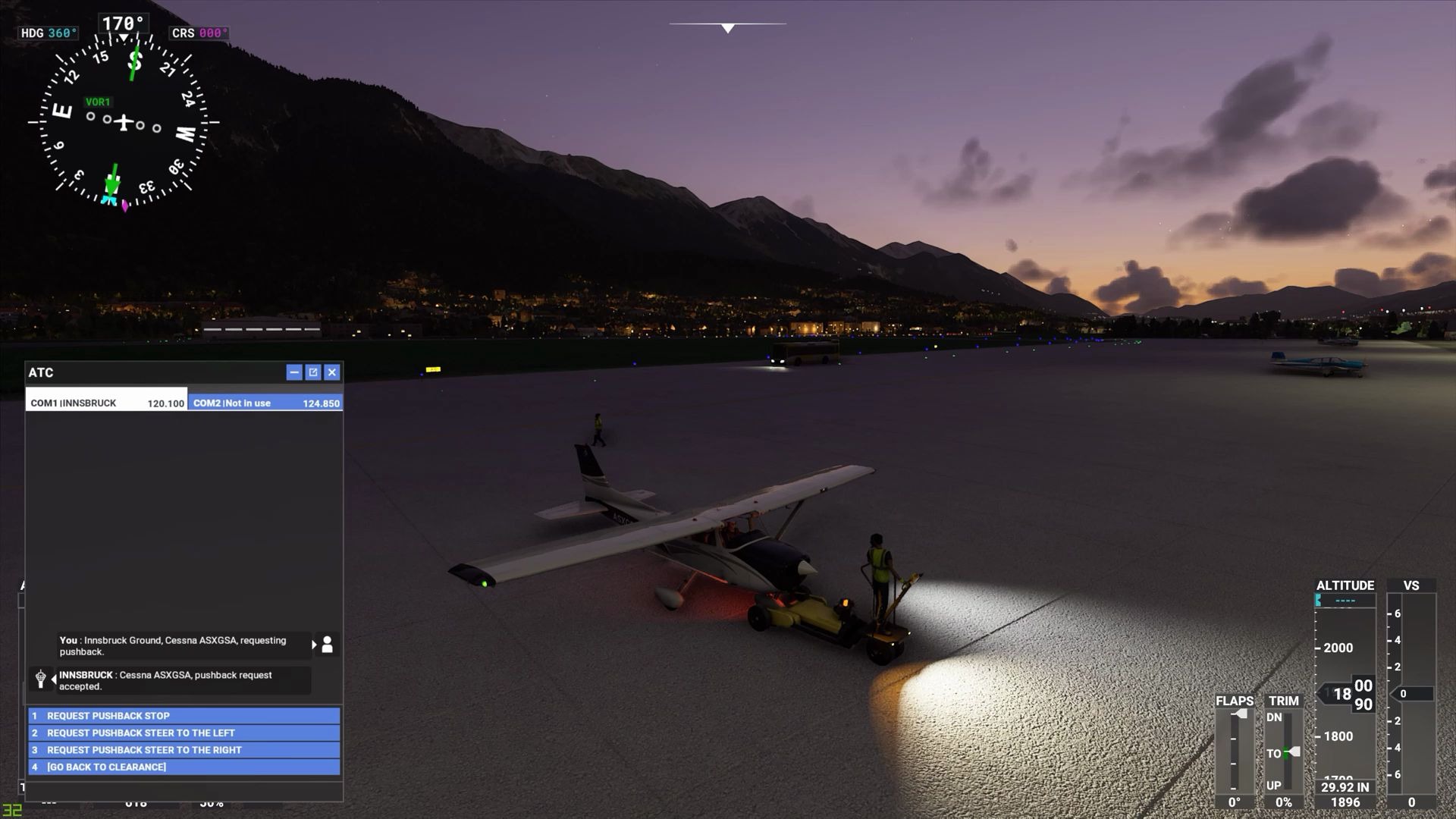This screenshot has height=819, width=1456.
Task: Select Request Pushback Steer to the Left
Action: [184, 733]
